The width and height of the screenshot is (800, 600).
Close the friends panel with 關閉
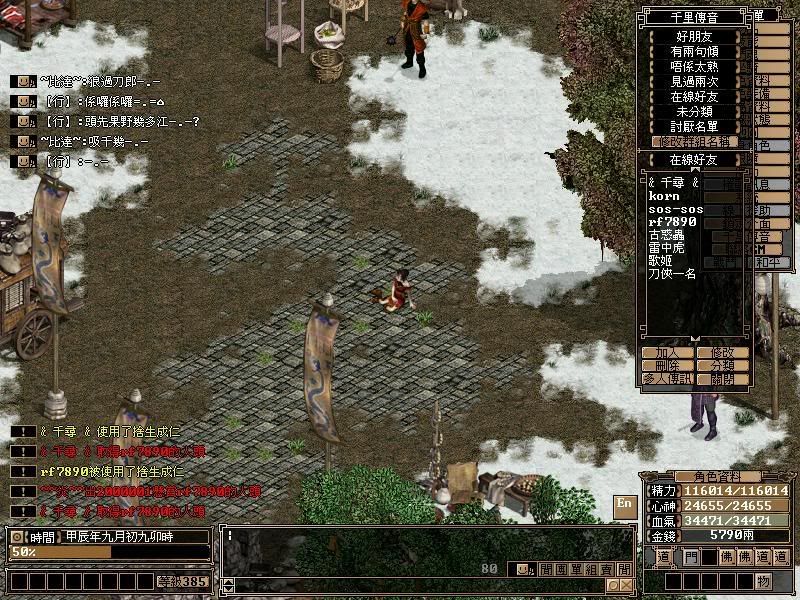722,380
